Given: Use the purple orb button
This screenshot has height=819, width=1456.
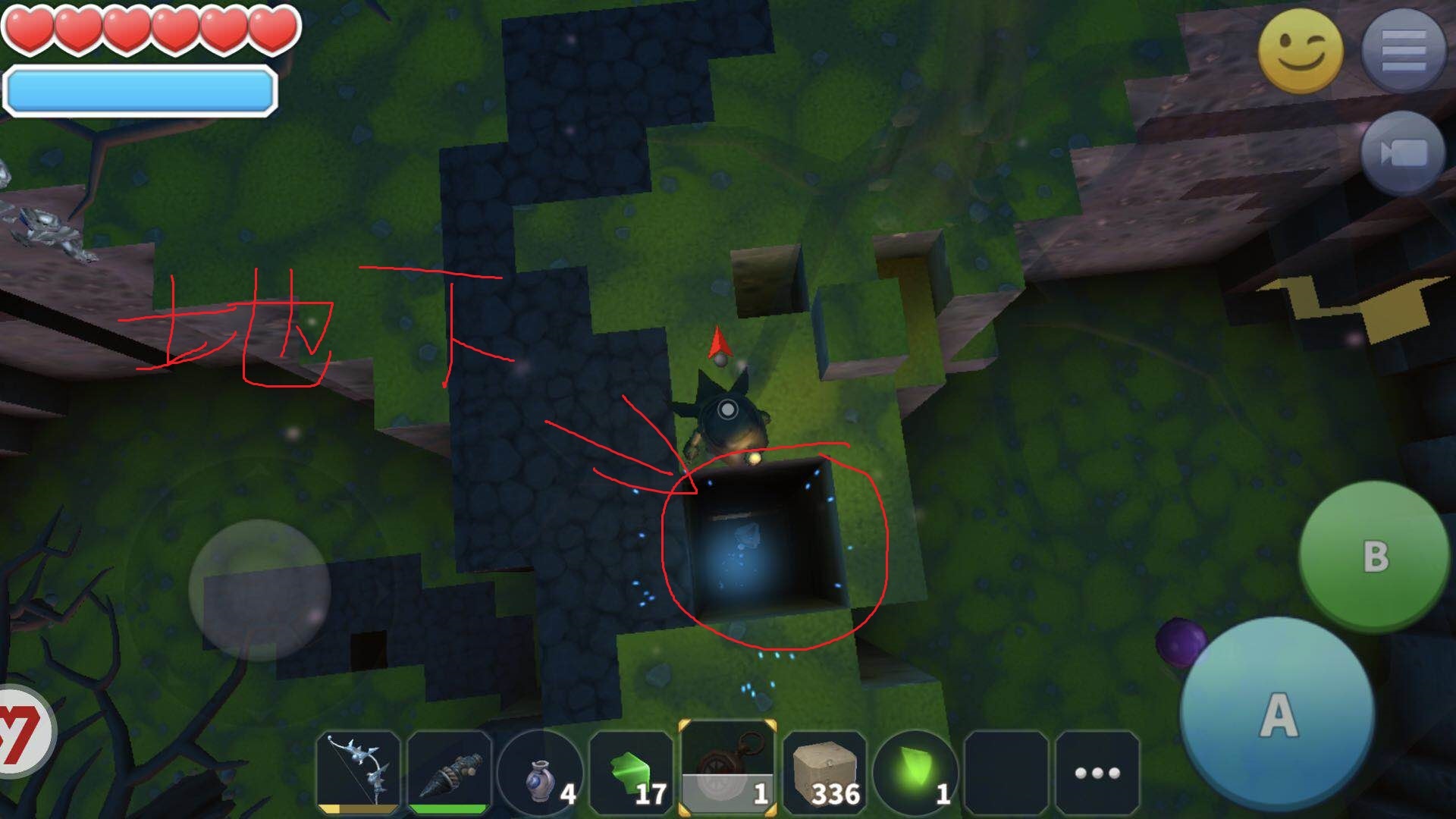Looking at the screenshot, I should tap(1178, 642).
